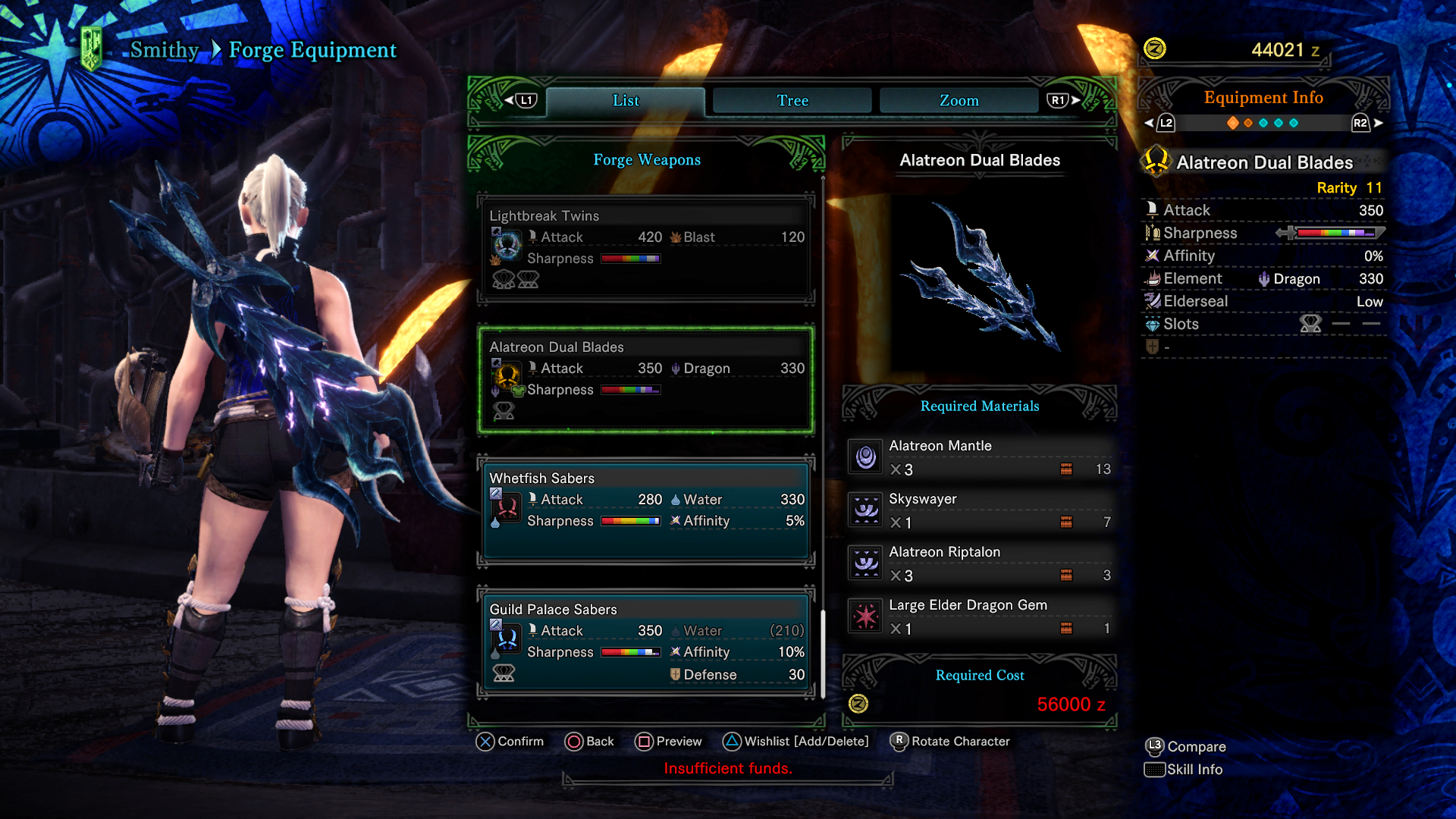Select the Large Elder Dragon Gem material

[980, 617]
